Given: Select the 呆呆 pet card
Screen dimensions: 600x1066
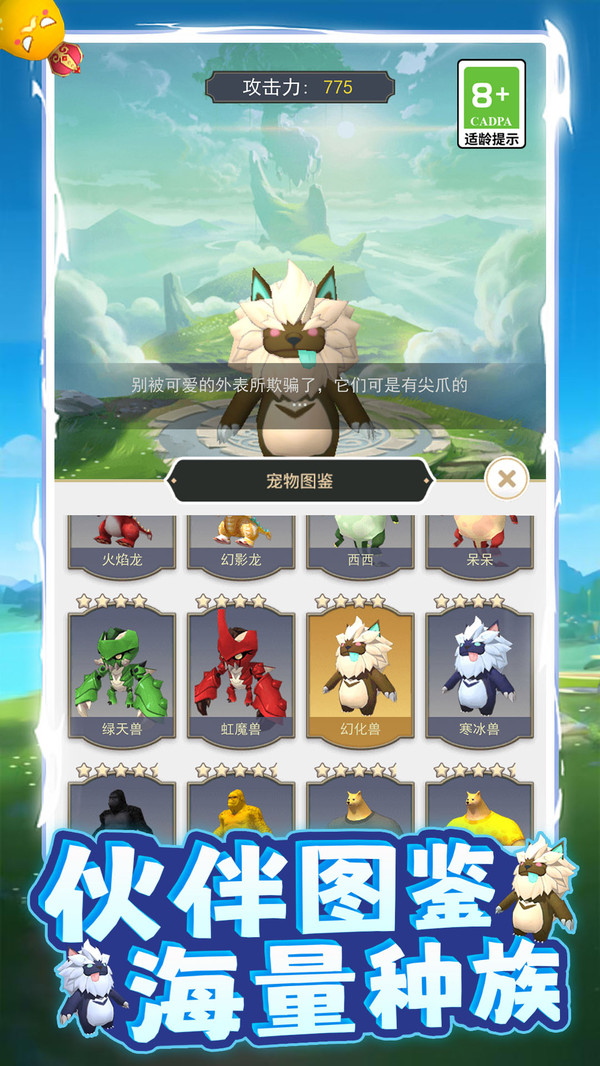Looking at the screenshot, I should (479, 544).
